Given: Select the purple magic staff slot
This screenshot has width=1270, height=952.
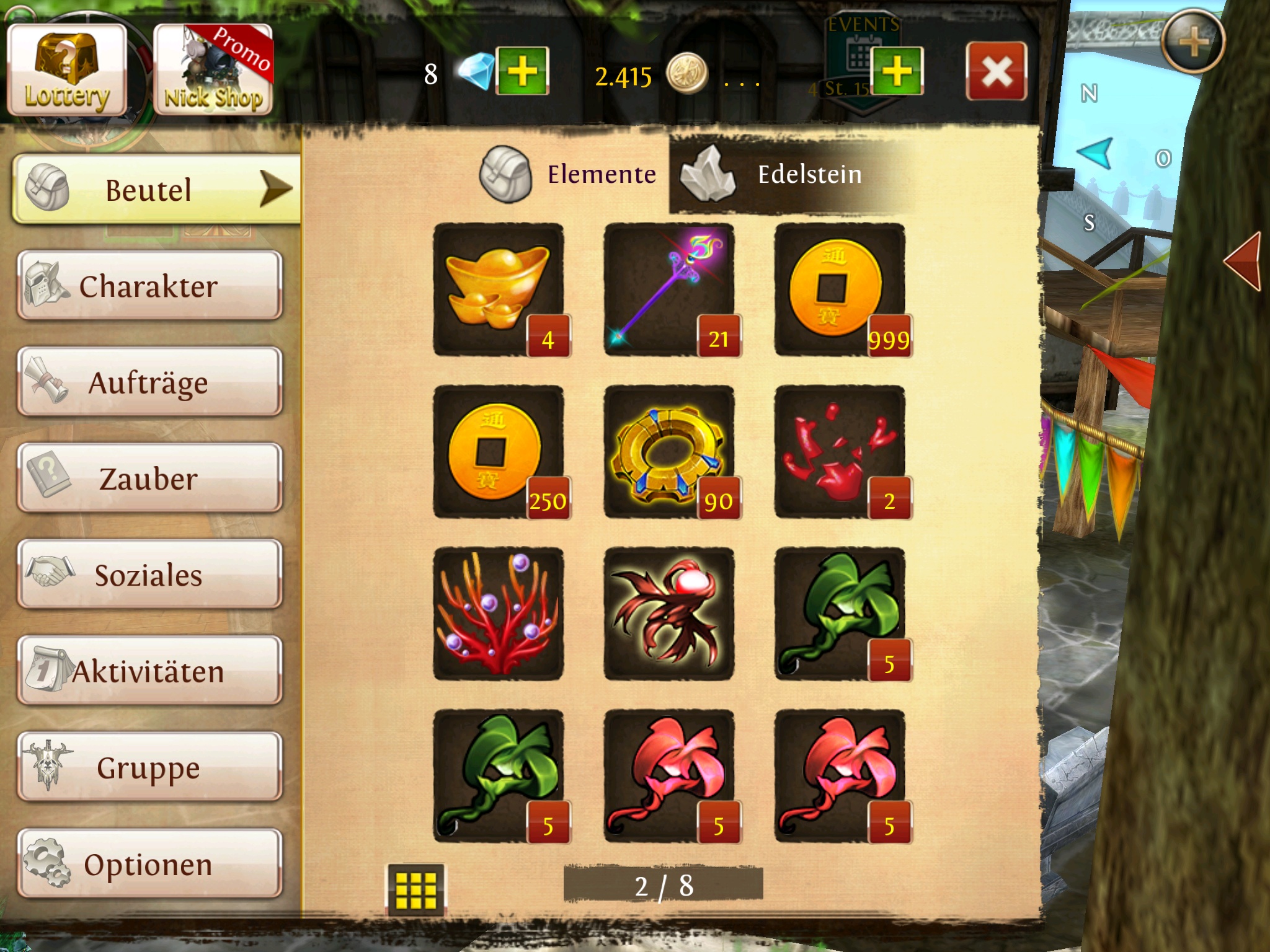Looking at the screenshot, I should 668,289.
